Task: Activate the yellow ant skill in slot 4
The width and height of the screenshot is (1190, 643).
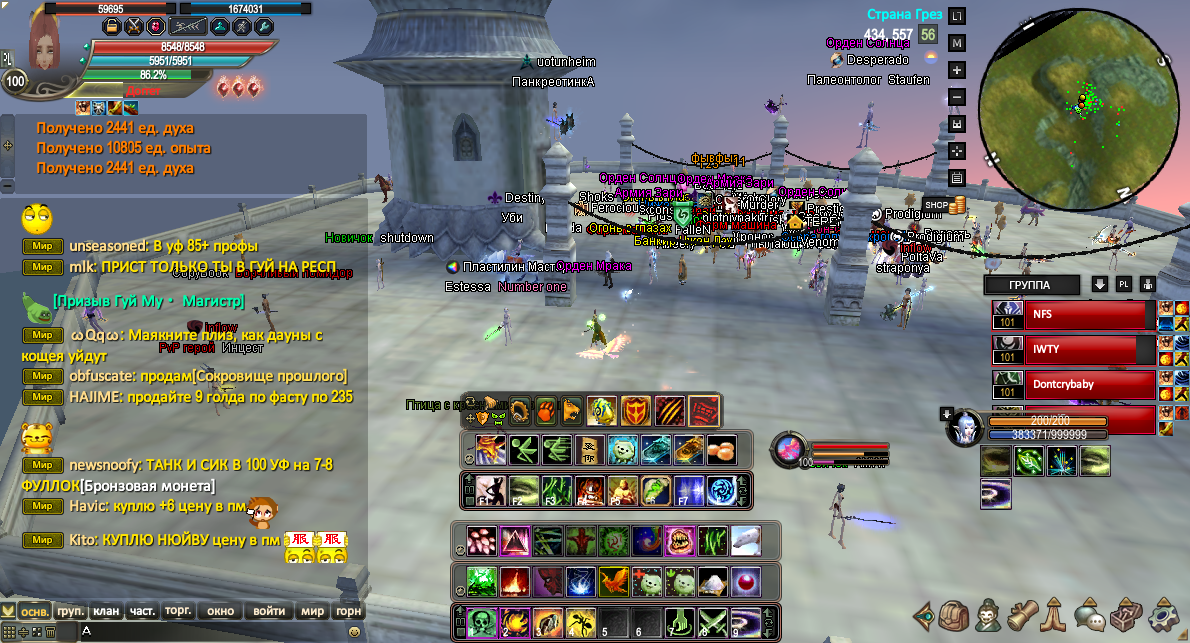Action: [x=581, y=622]
